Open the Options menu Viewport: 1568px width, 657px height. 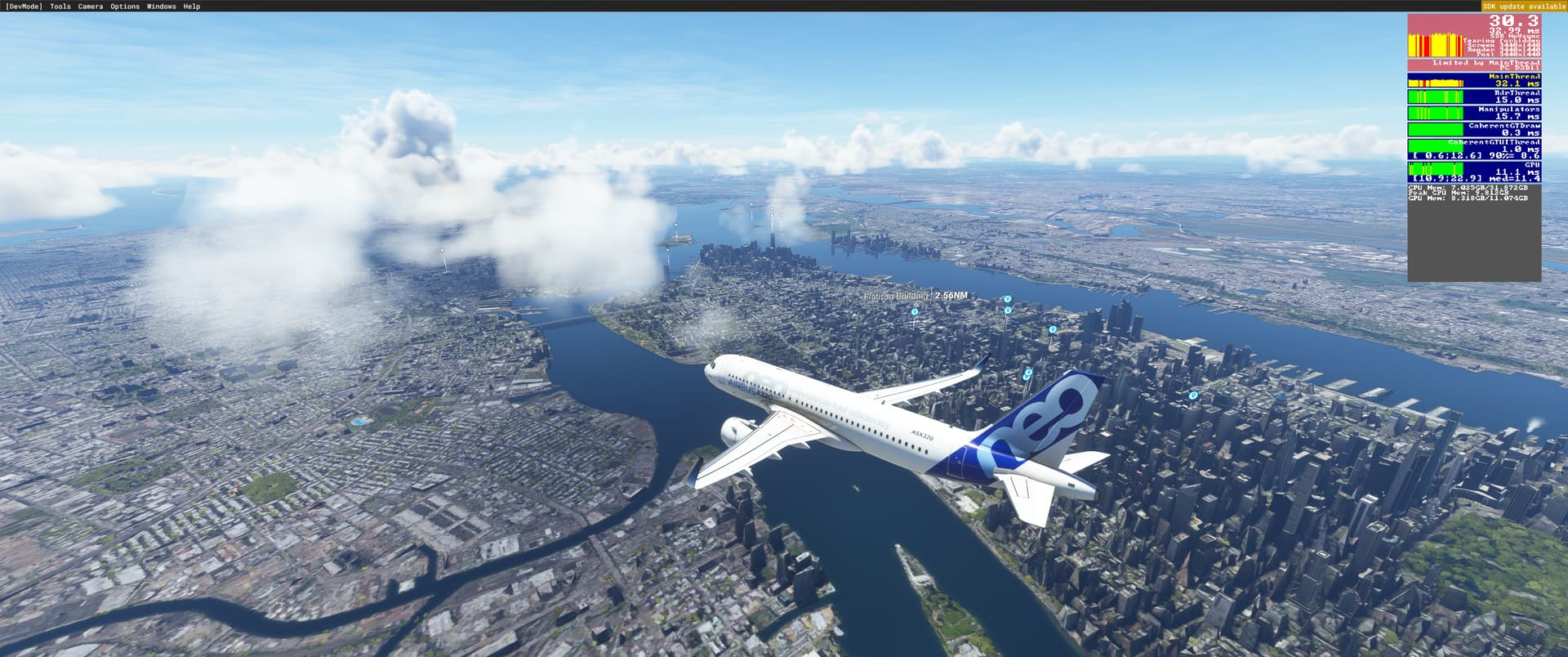(125, 7)
